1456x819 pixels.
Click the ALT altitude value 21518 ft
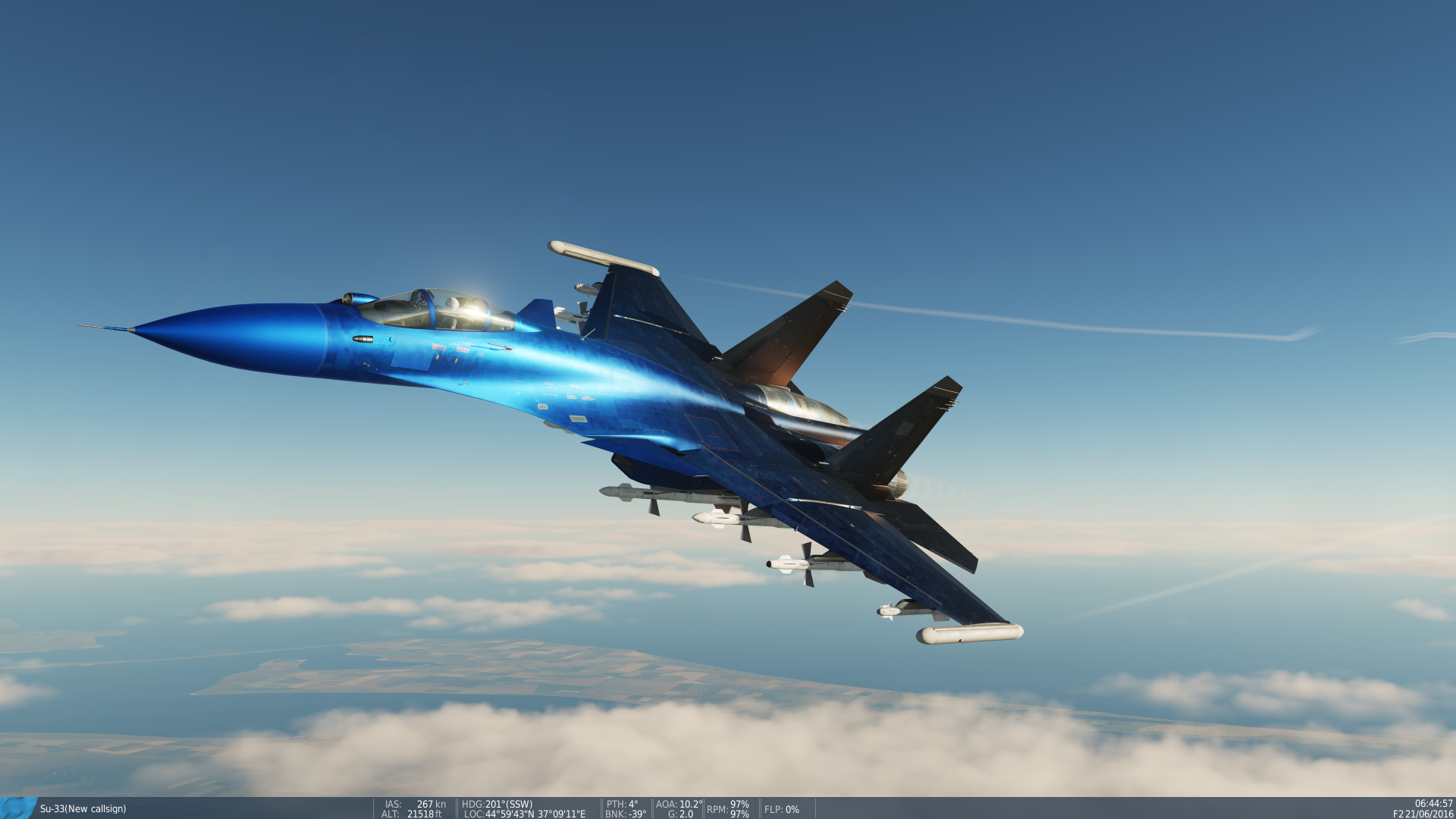tap(413, 814)
